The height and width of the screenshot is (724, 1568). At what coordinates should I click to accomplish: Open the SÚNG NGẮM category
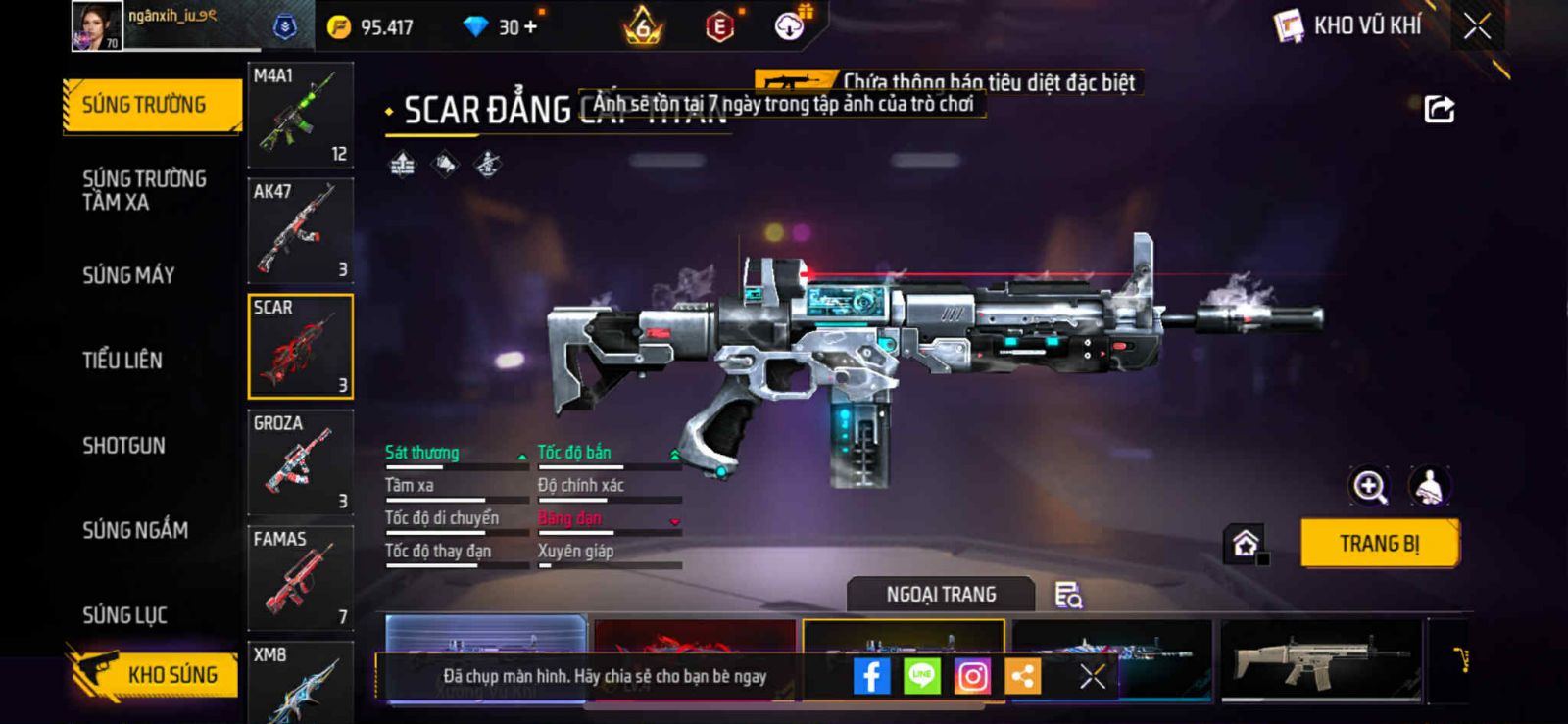tap(135, 530)
